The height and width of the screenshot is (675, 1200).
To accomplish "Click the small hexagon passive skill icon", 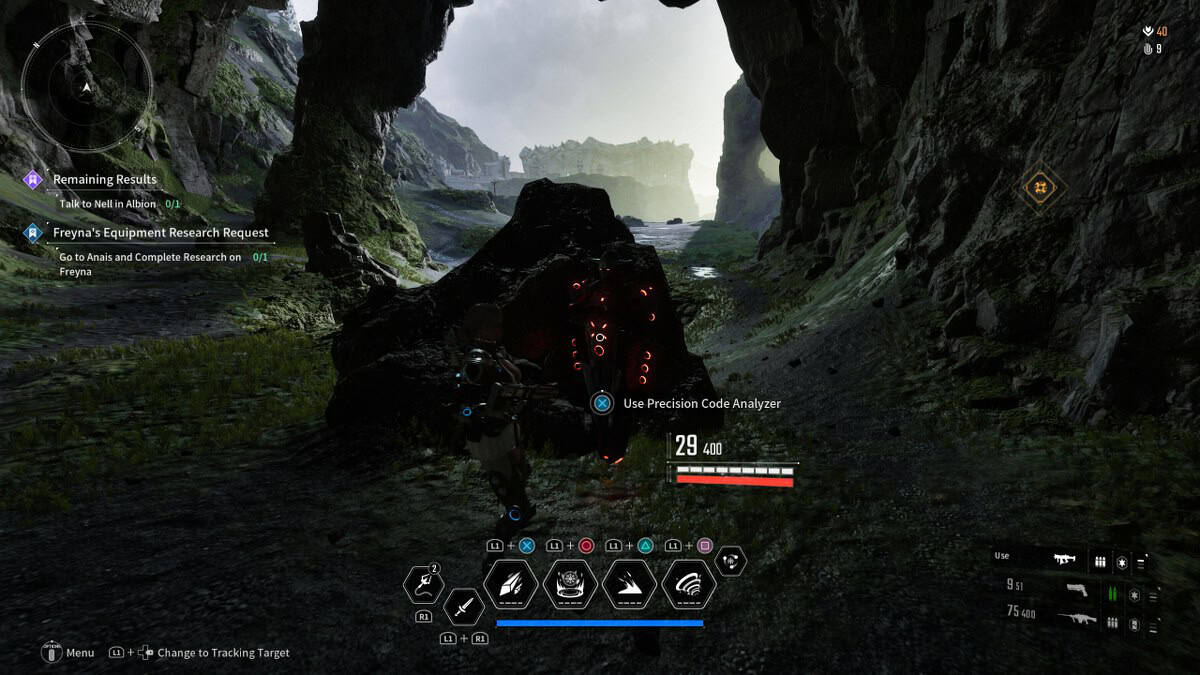I will pyautogui.click(x=731, y=561).
